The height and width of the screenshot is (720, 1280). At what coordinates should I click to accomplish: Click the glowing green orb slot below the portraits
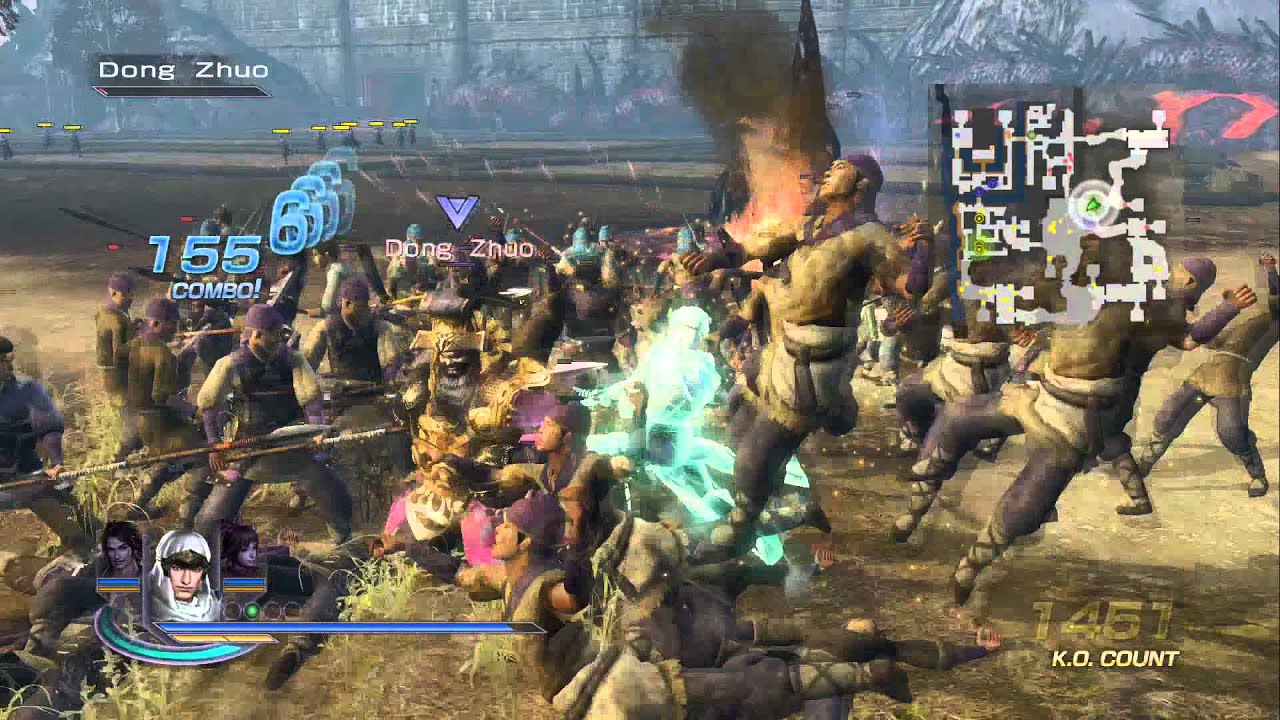(252, 610)
